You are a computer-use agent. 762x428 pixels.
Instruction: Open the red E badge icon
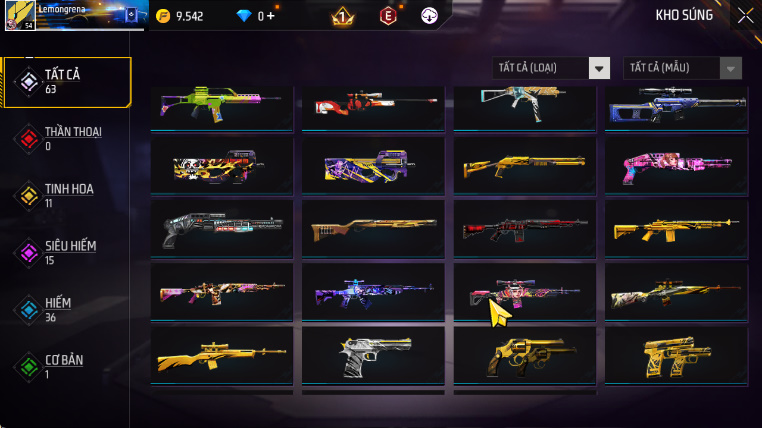(x=388, y=16)
